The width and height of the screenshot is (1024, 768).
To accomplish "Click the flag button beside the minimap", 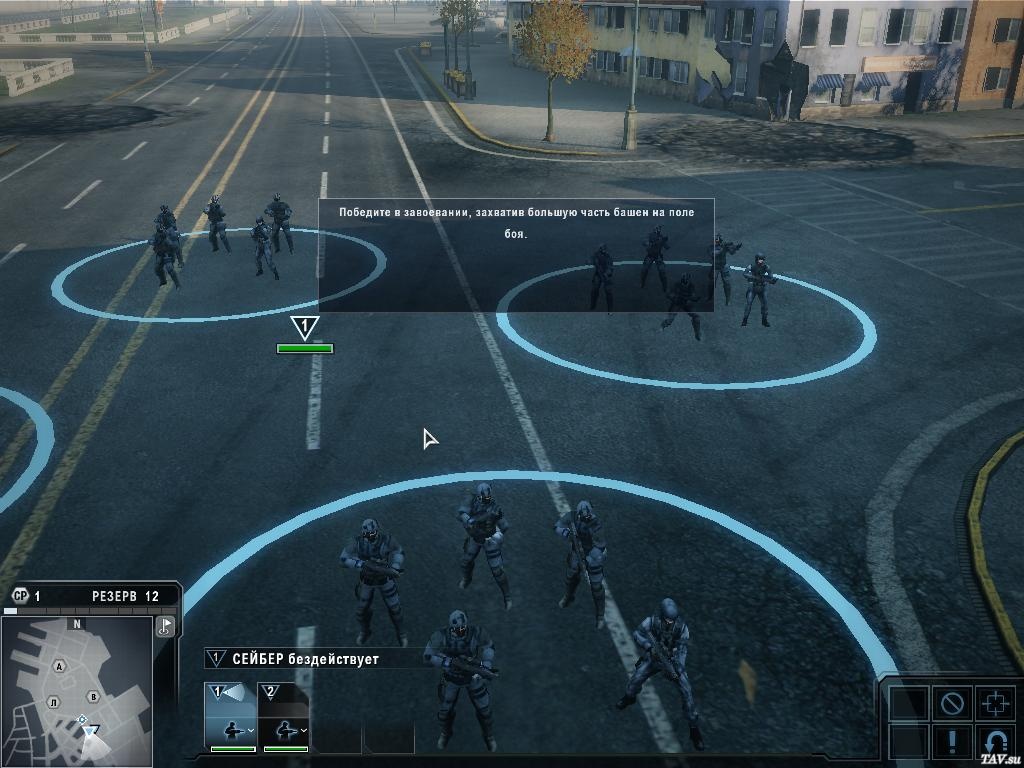I will pos(166,626).
